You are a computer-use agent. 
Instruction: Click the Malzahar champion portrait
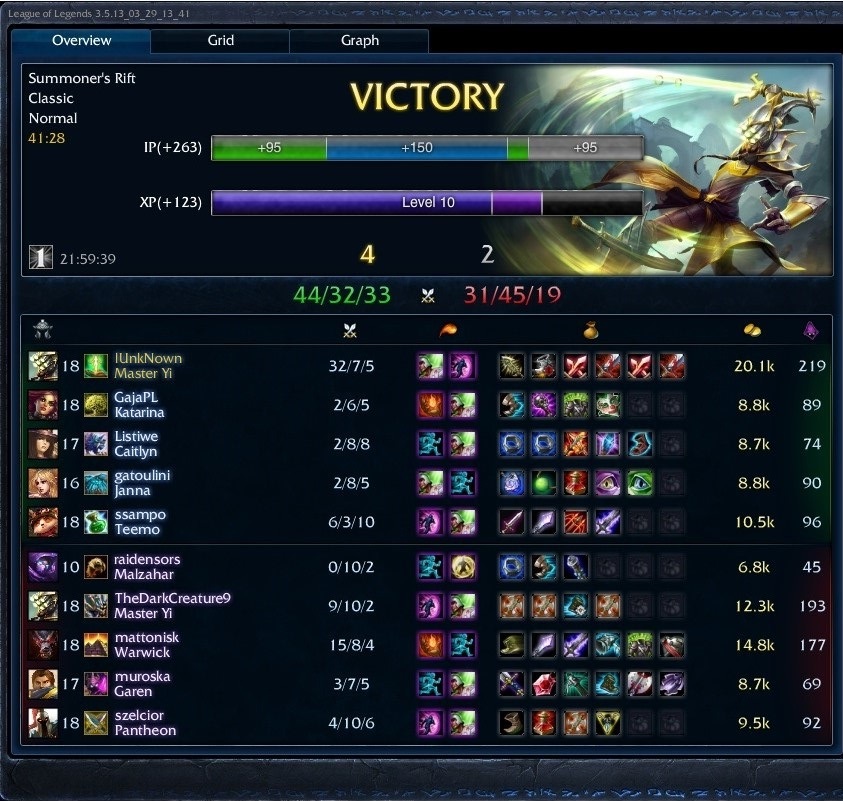(42, 567)
